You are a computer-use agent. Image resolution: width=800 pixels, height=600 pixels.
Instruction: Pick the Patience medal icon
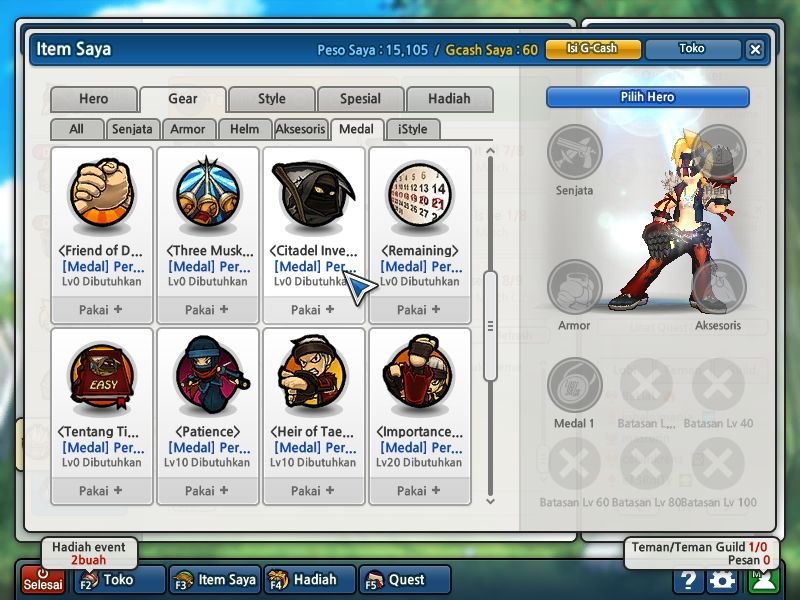[207, 375]
